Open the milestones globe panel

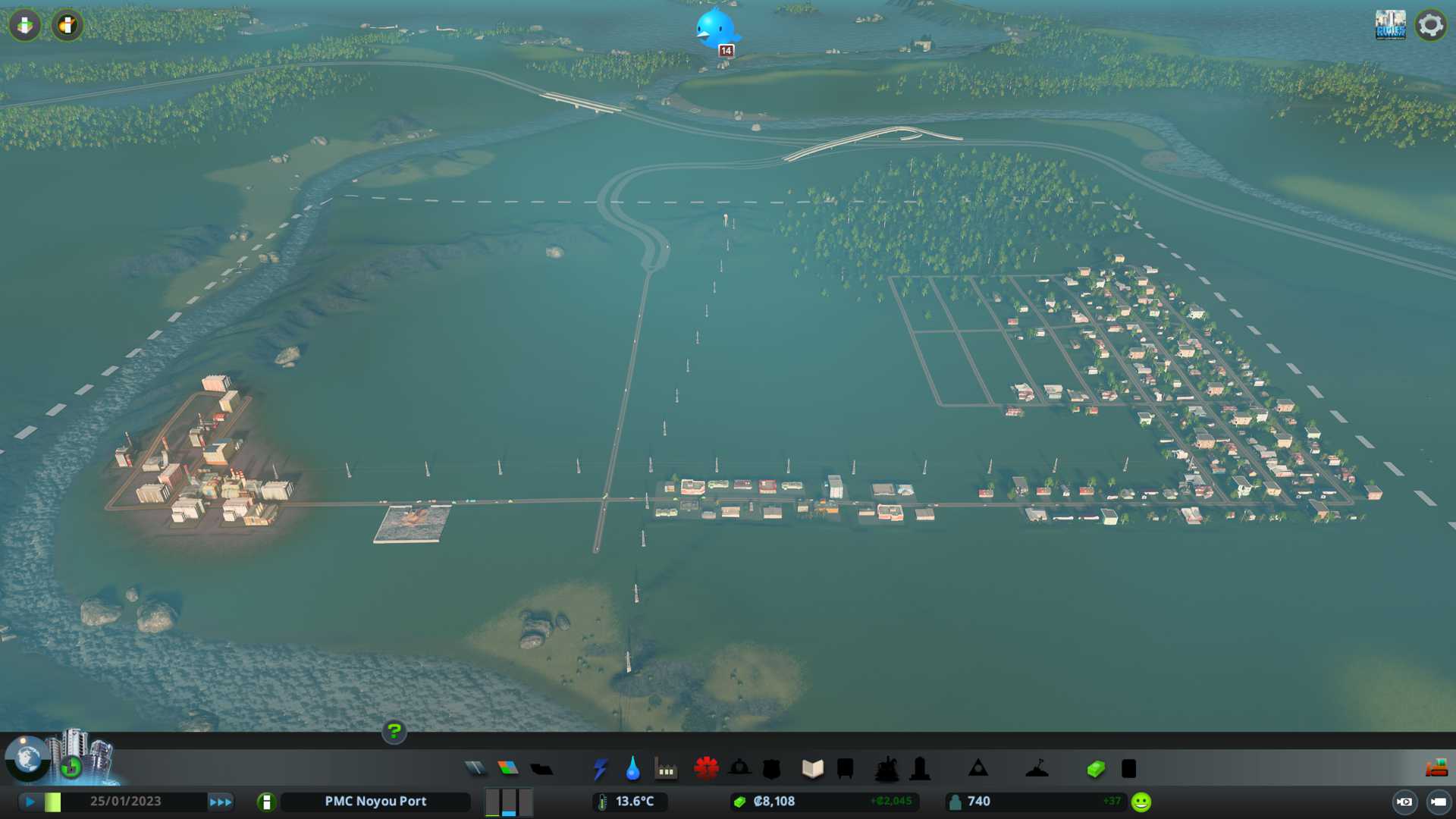(27, 758)
